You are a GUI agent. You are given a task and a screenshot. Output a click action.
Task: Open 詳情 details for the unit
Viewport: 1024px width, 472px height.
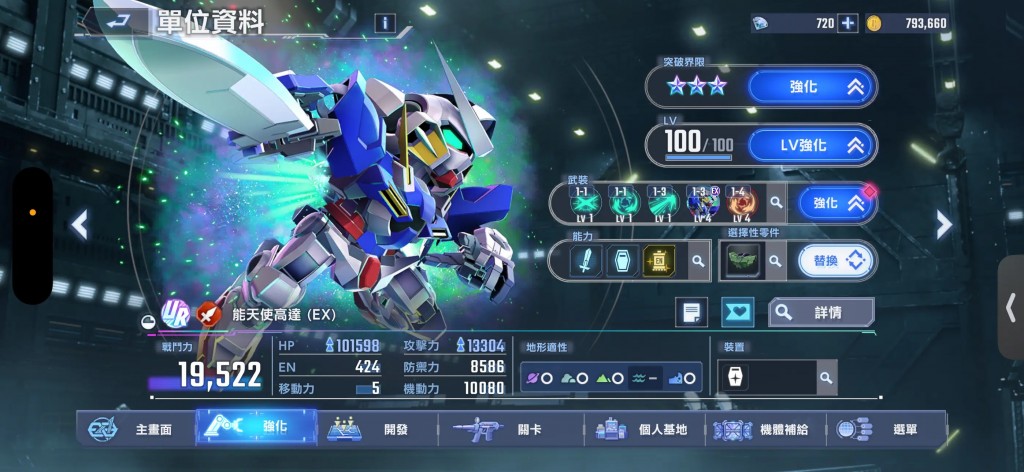[x=820, y=312]
